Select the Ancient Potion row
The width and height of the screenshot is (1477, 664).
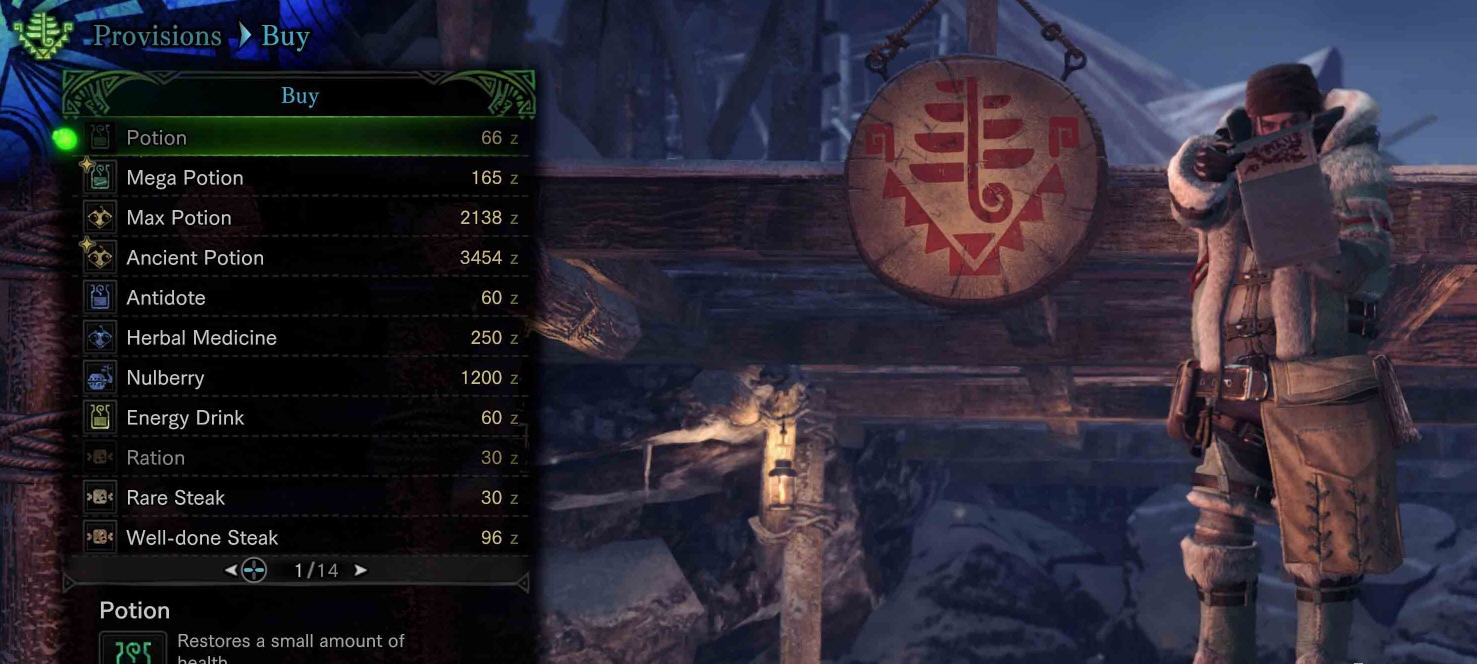click(x=300, y=258)
